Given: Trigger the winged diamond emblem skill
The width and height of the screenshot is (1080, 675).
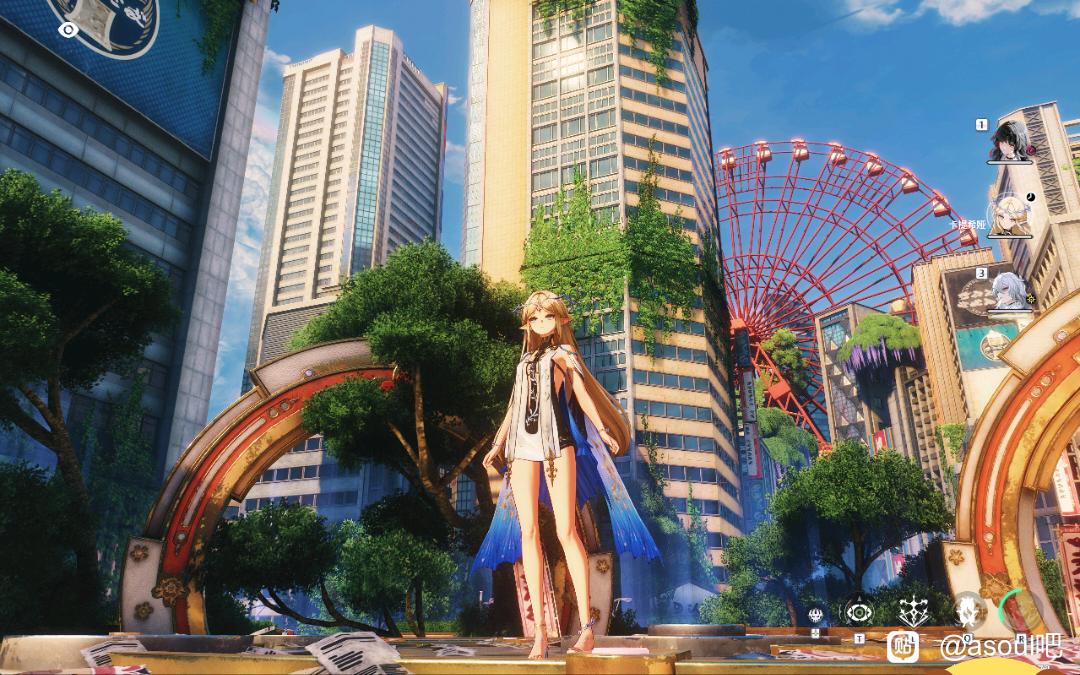Looking at the screenshot, I should point(912,610).
